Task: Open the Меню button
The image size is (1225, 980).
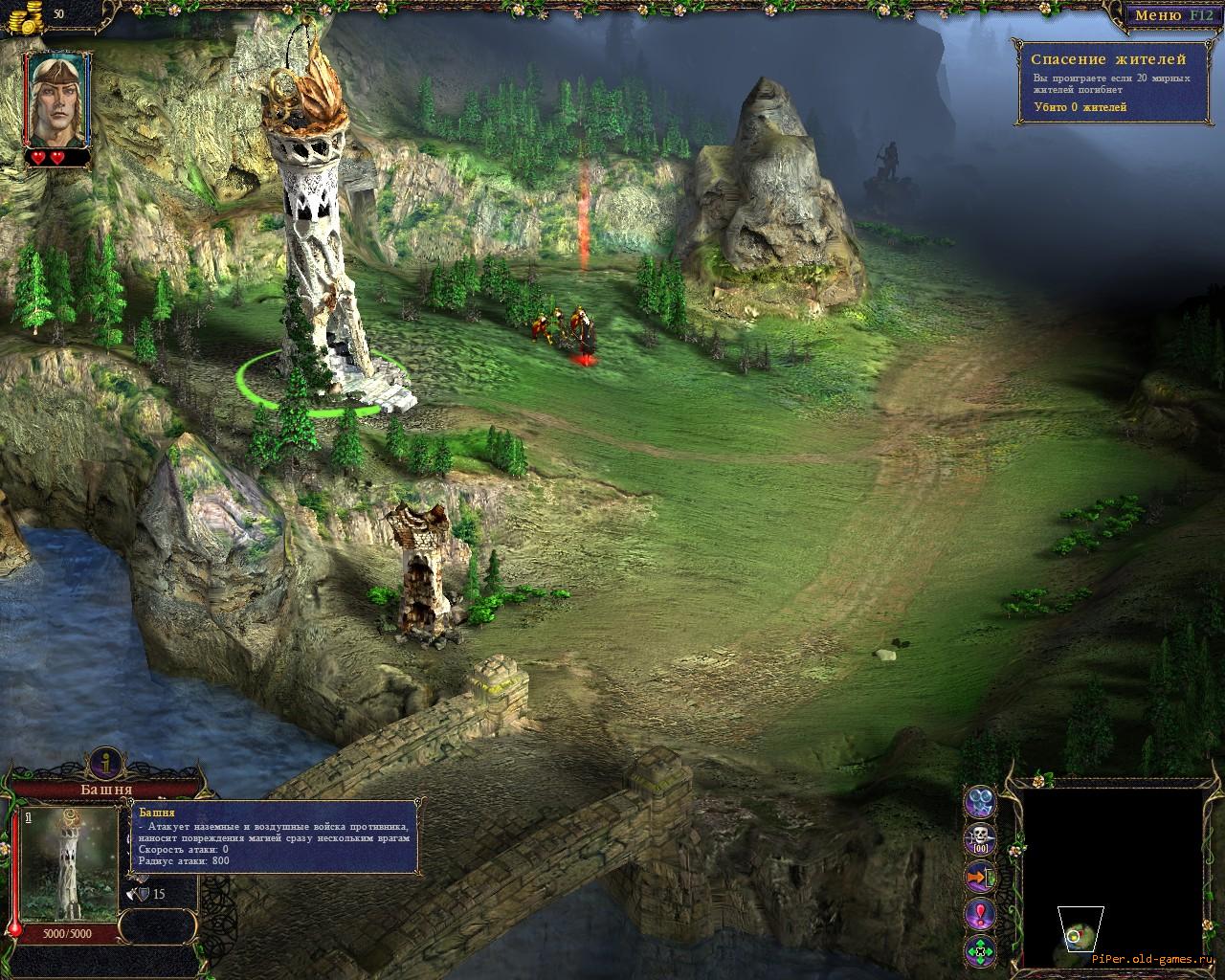Action: pyautogui.click(x=1160, y=15)
